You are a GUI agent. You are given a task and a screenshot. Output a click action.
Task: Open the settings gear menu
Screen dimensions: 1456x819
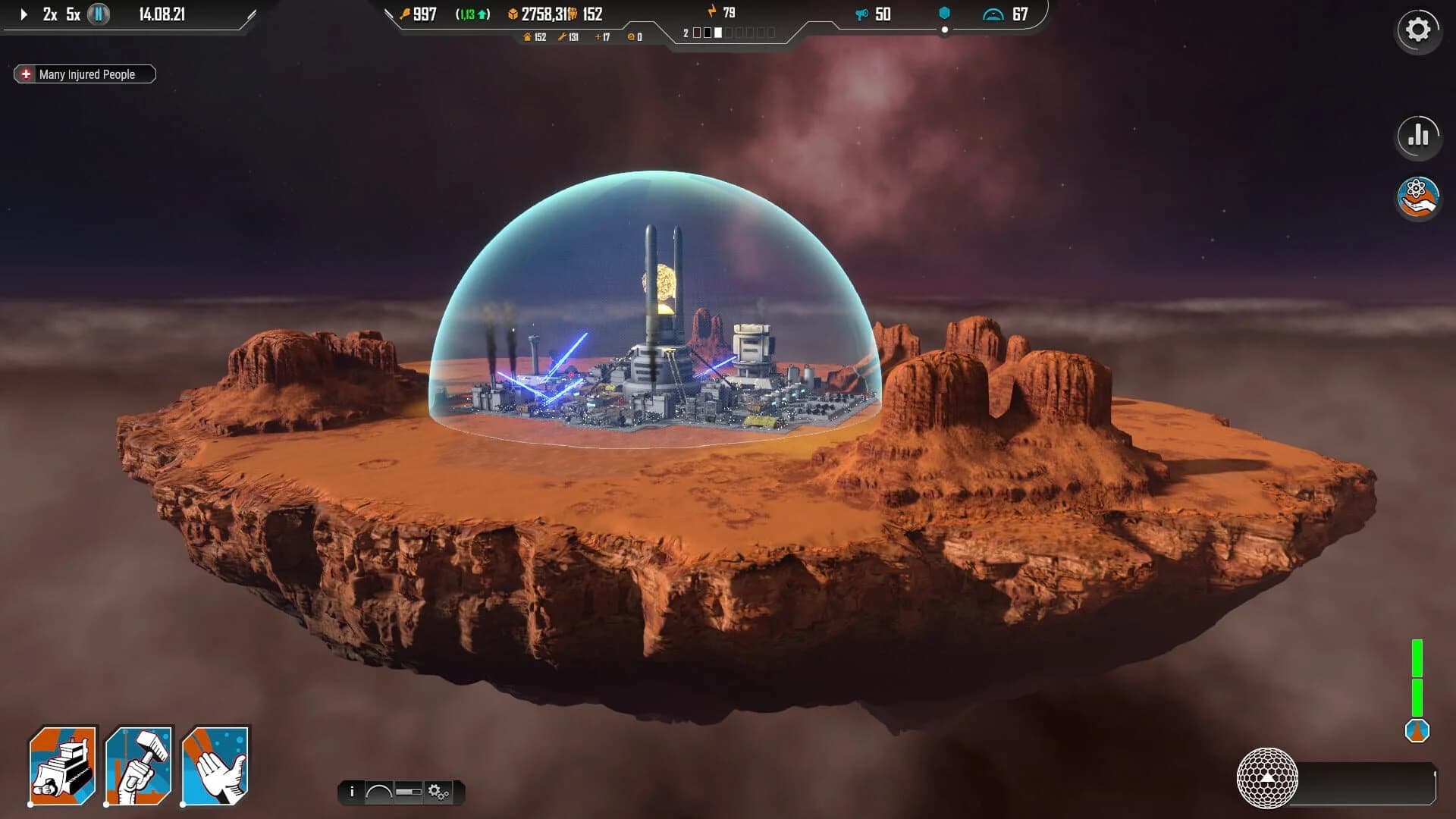tap(1417, 30)
